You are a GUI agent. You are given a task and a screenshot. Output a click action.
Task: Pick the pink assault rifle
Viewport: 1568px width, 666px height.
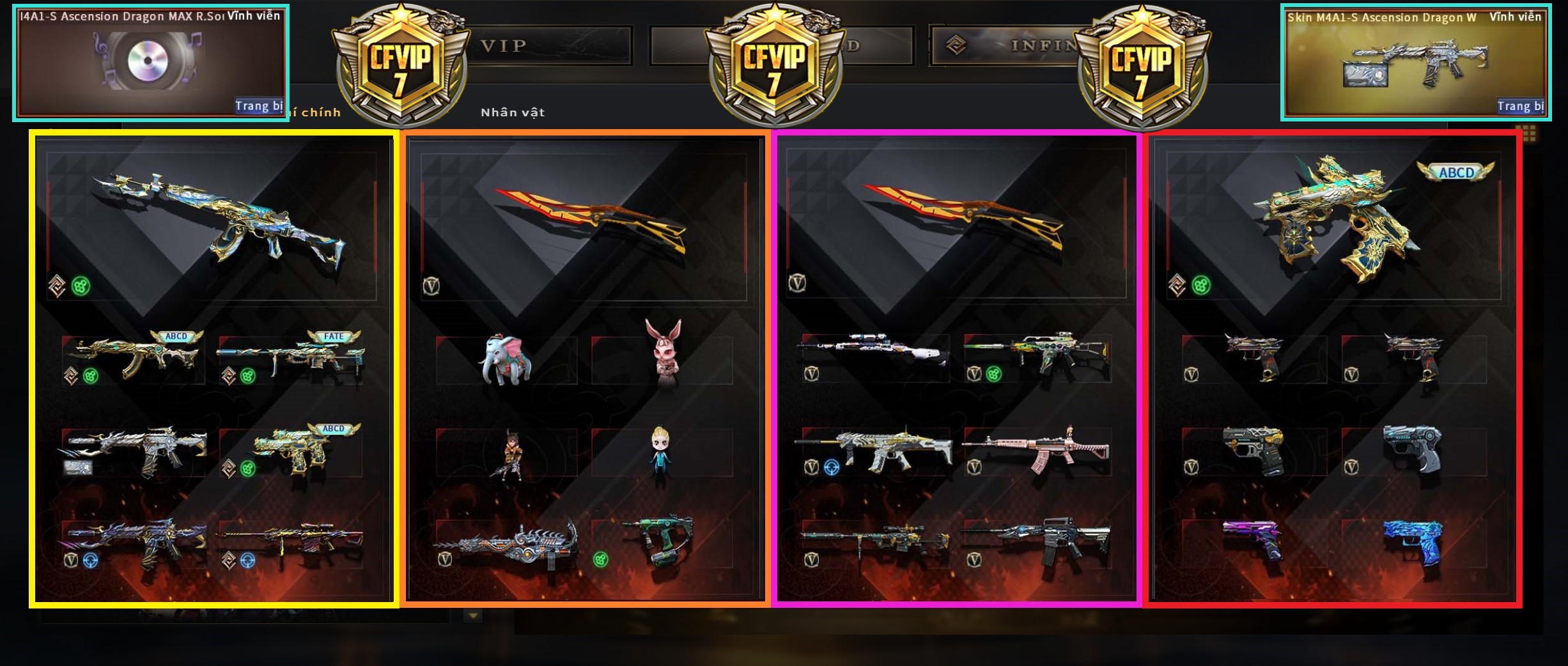pos(1036,451)
